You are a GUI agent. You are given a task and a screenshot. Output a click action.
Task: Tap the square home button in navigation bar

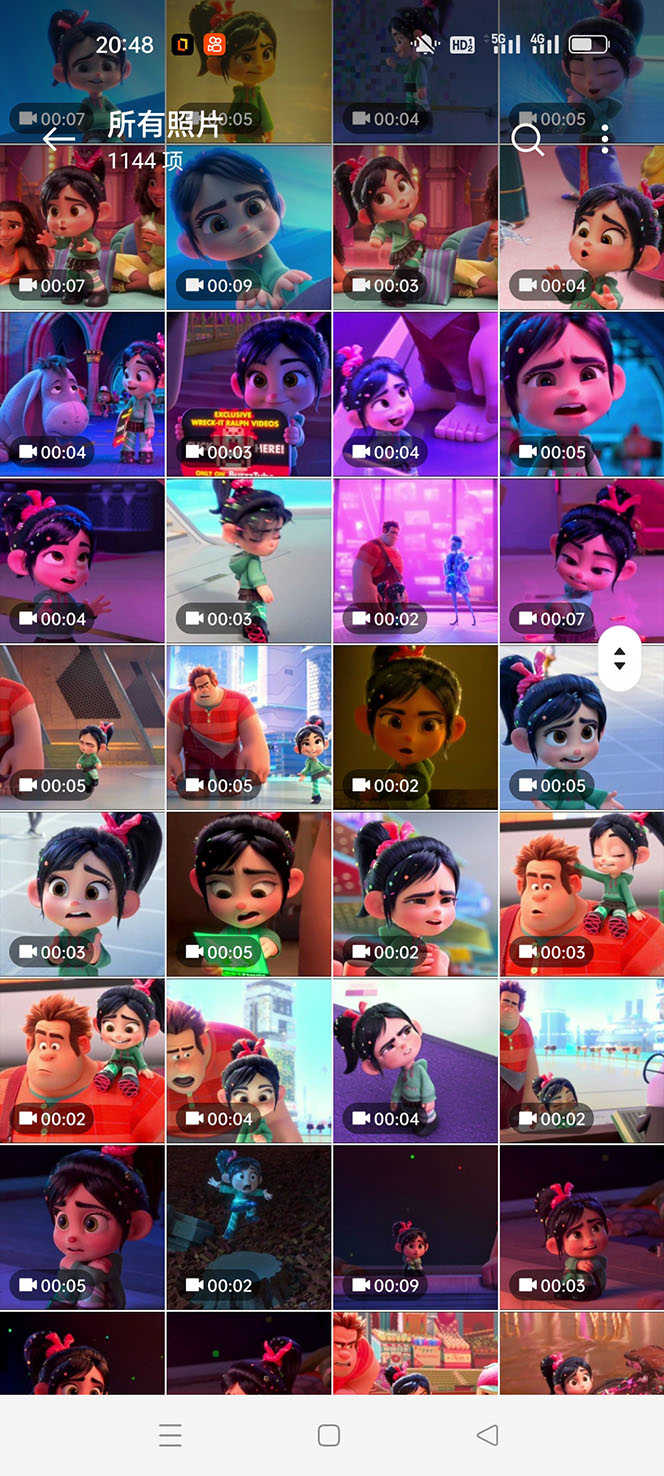(x=329, y=1435)
